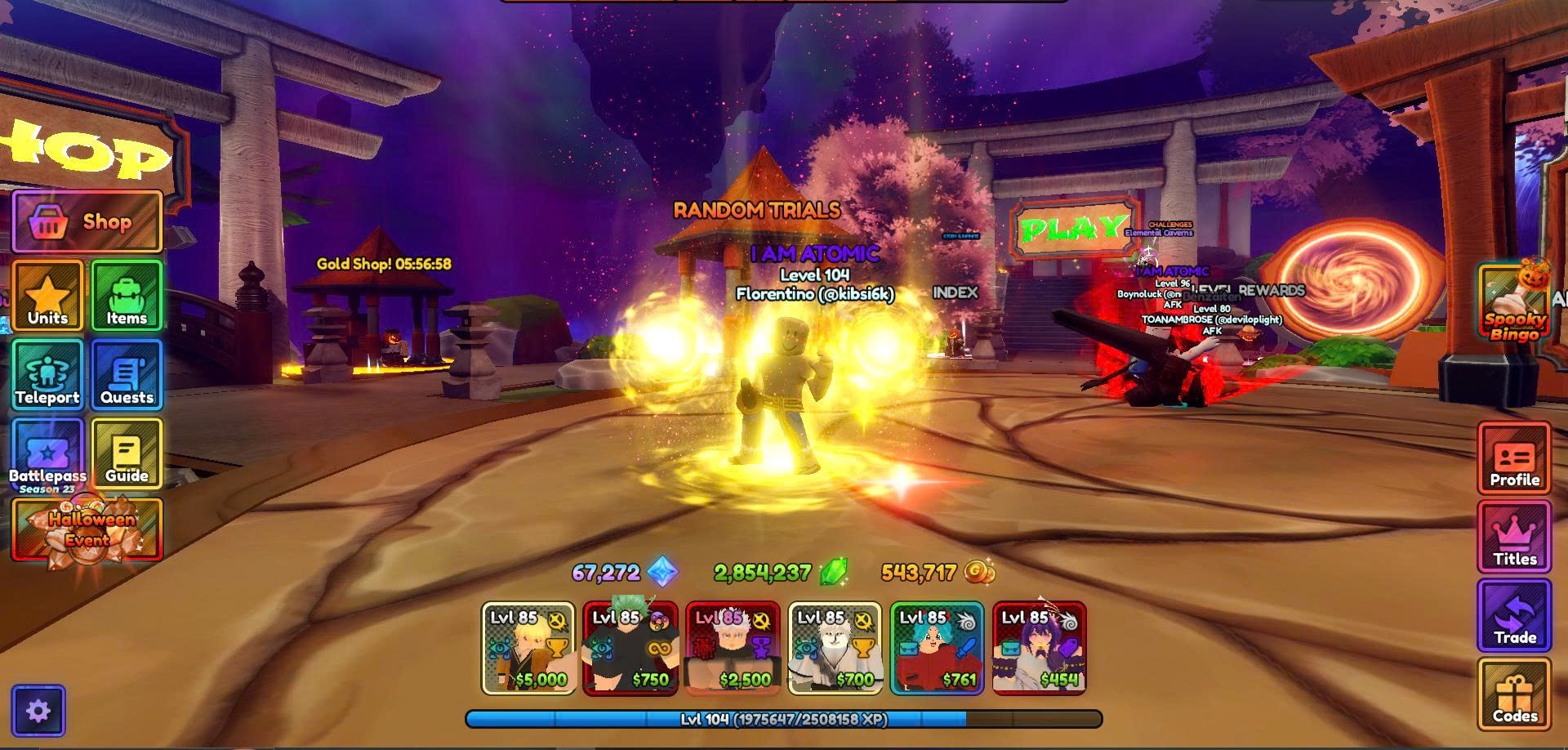Open the Shop menu
This screenshot has height=750, width=1568.
coord(87,221)
